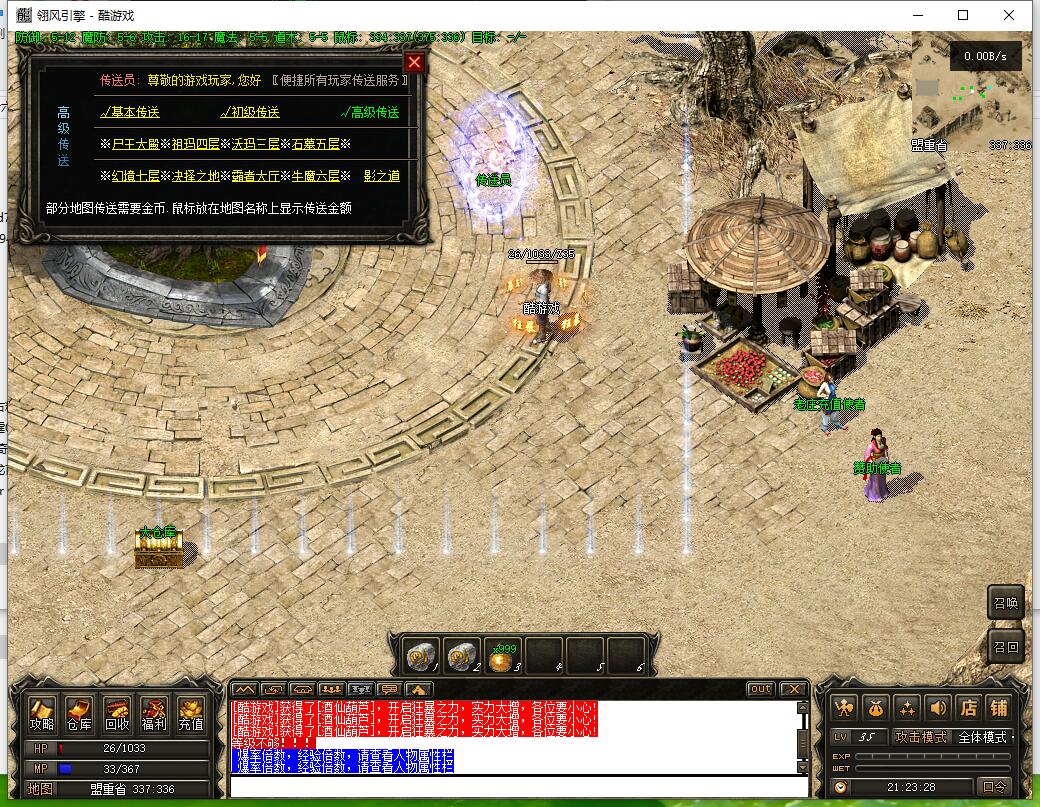Open the 店 shop button

click(967, 707)
